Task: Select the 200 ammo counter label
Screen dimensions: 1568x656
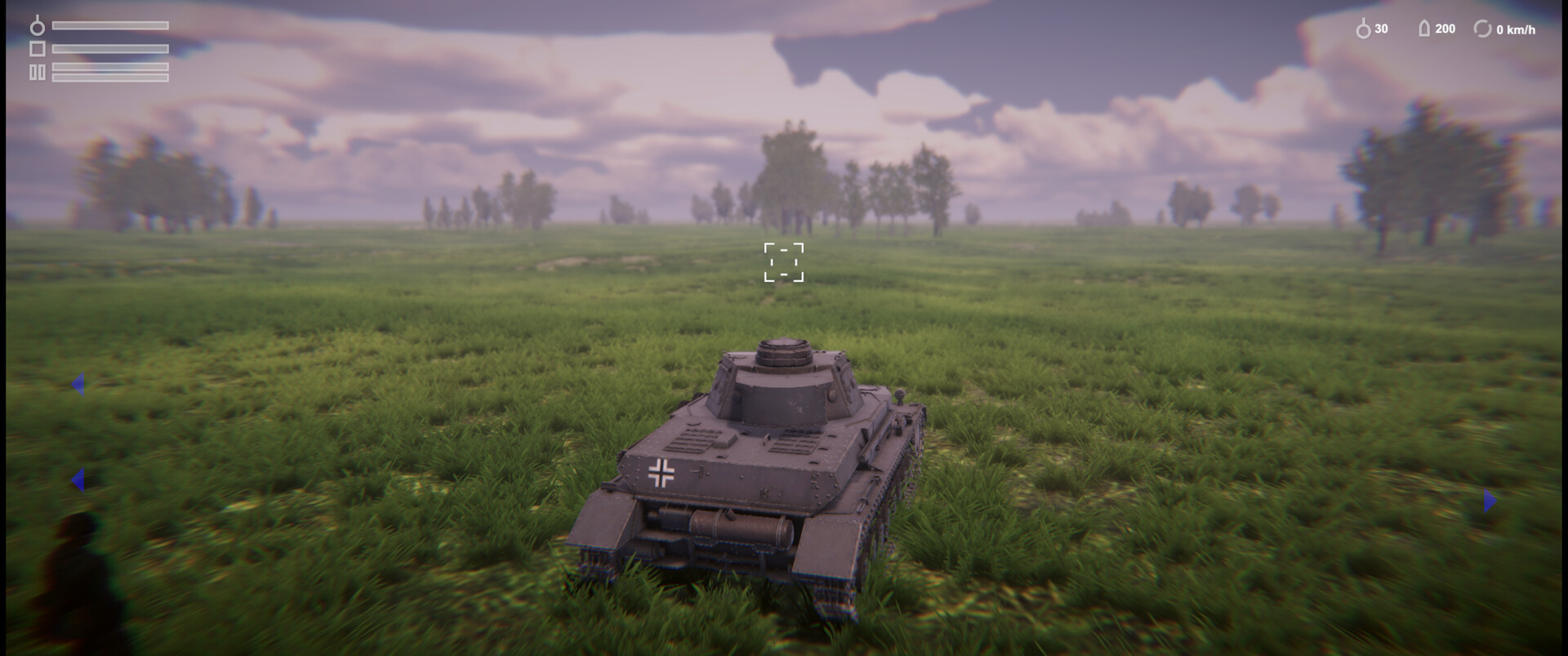Action: (x=1445, y=29)
